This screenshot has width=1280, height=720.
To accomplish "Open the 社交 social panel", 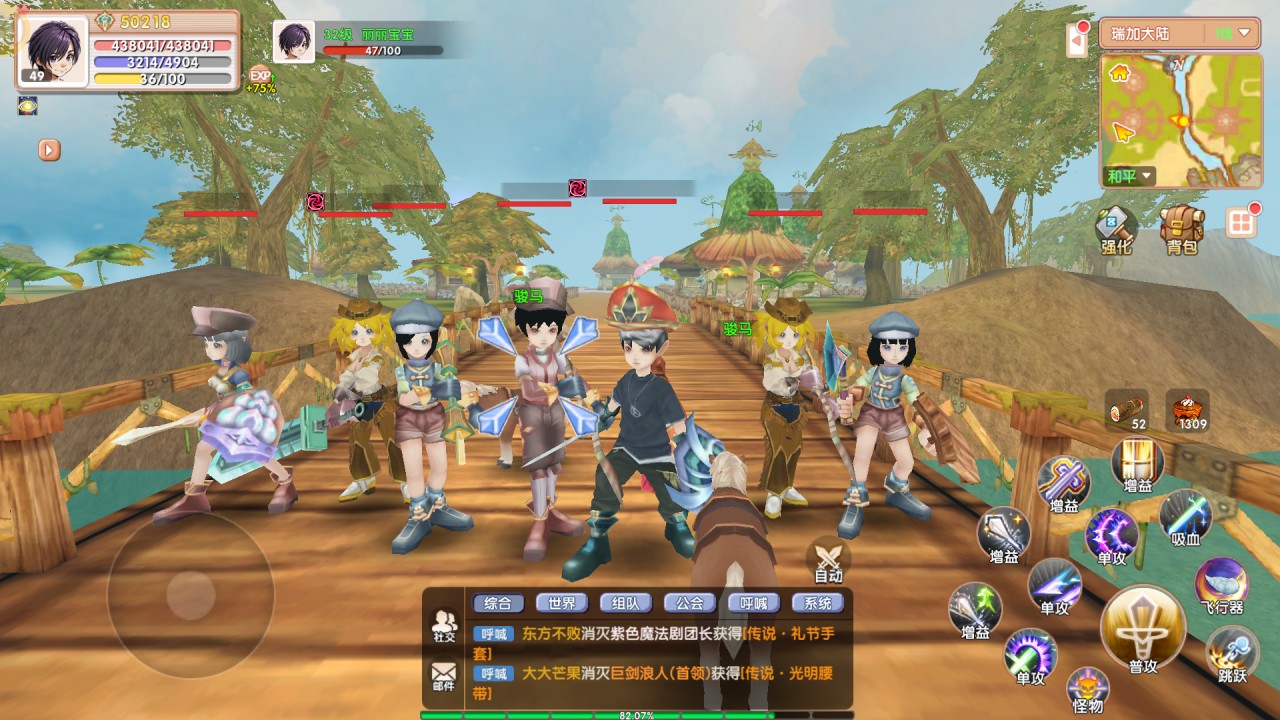I will coord(444,625).
